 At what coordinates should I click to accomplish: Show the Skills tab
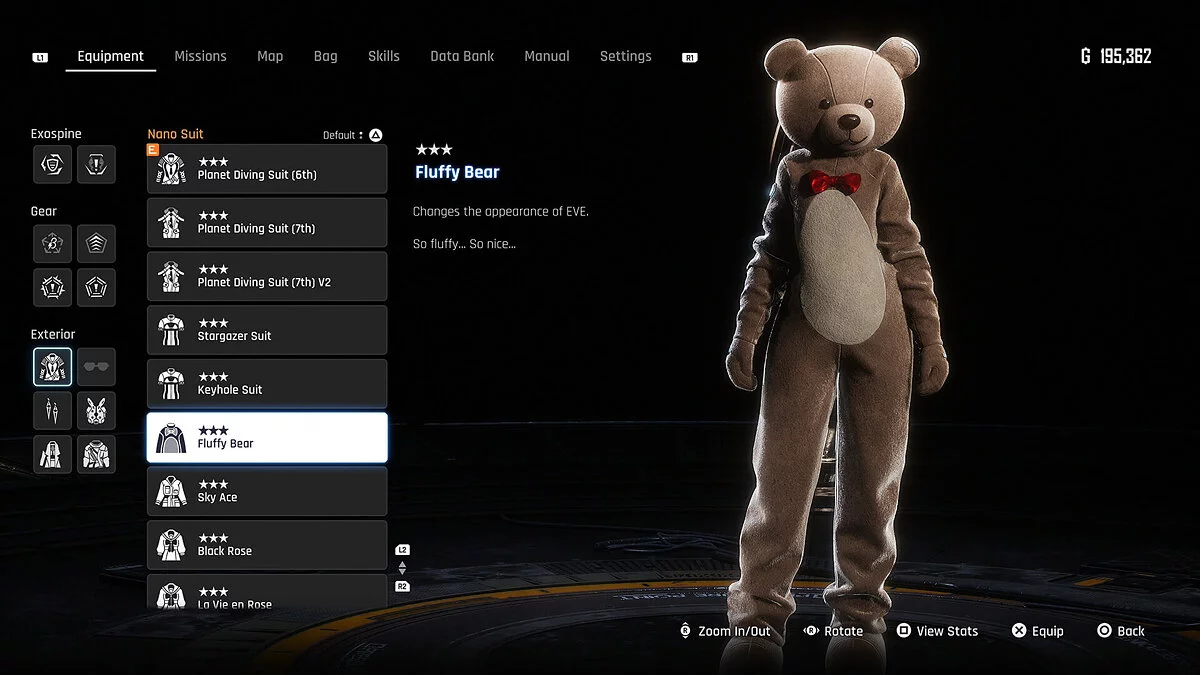click(x=383, y=56)
